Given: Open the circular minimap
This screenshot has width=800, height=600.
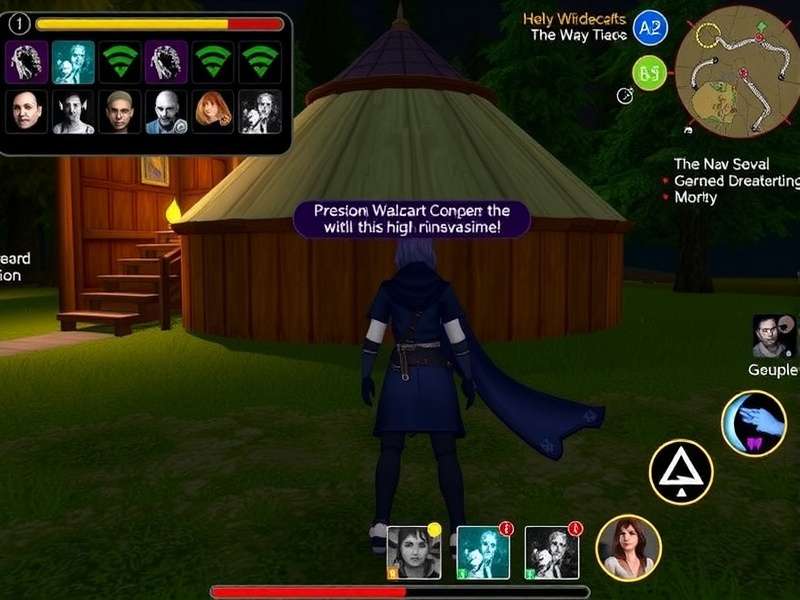Looking at the screenshot, I should pyautogui.click(x=737, y=70).
